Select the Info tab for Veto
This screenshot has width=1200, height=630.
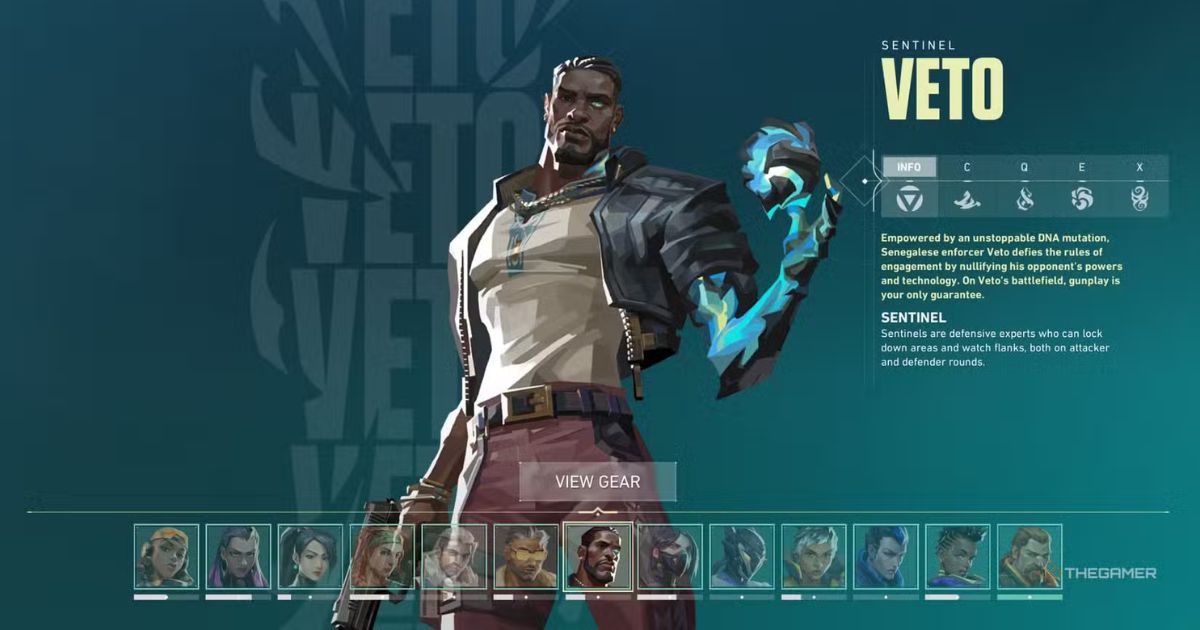[909, 167]
